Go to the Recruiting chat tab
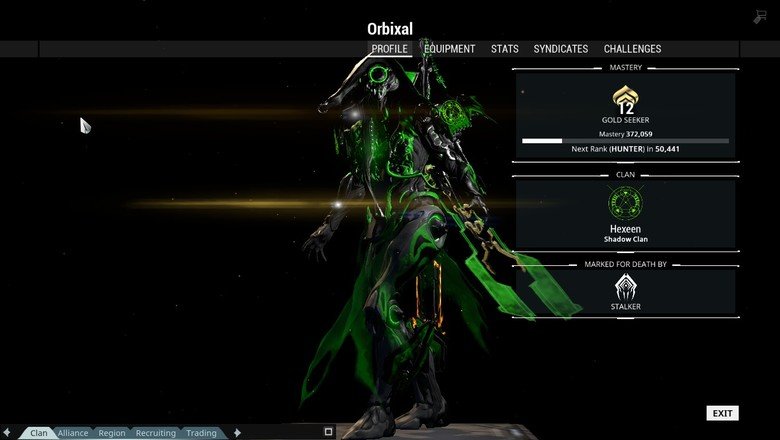The width and height of the screenshot is (780, 440). tap(155, 433)
